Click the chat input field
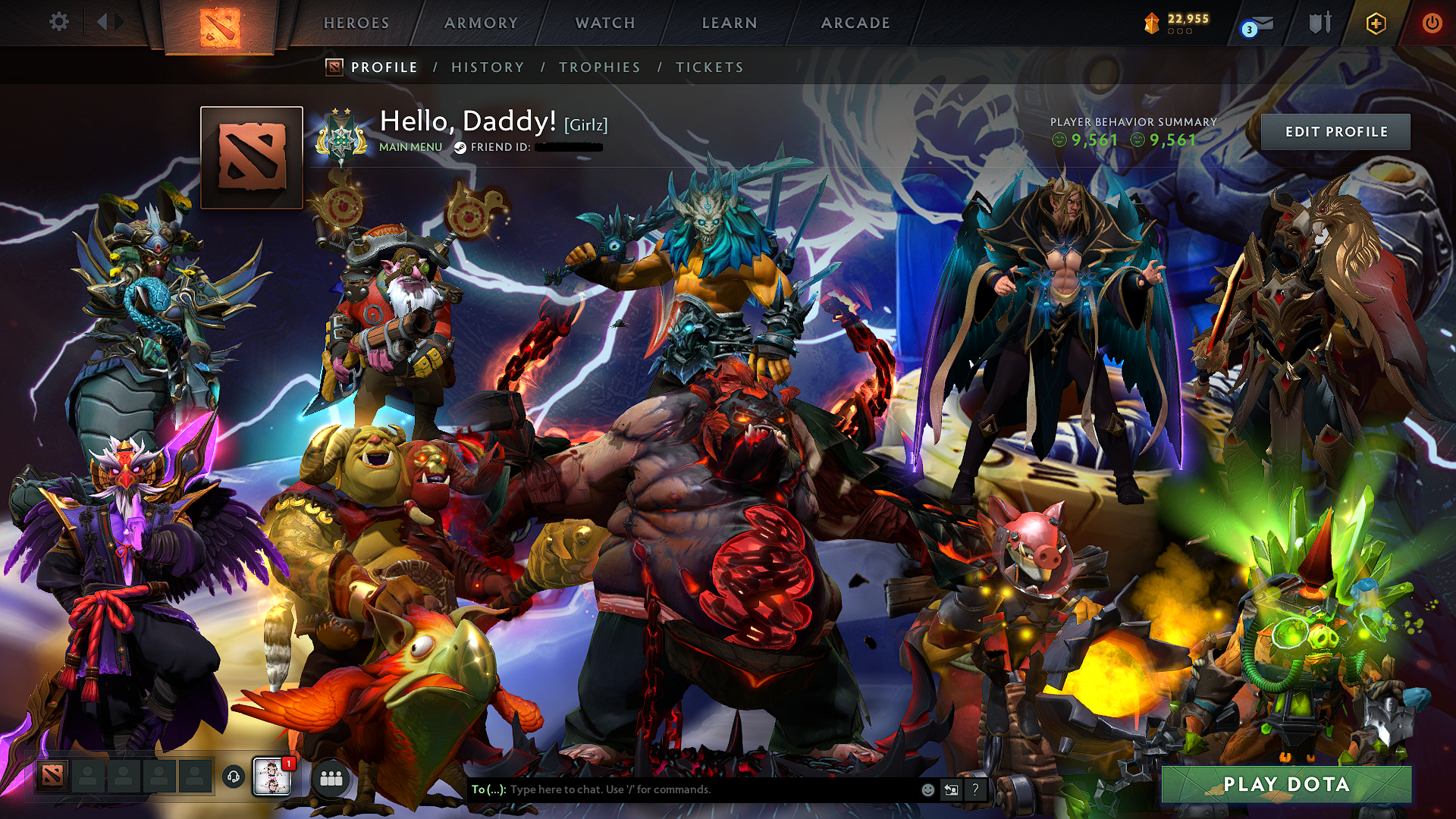Screen dimensions: 1456x819 pos(682,789)
